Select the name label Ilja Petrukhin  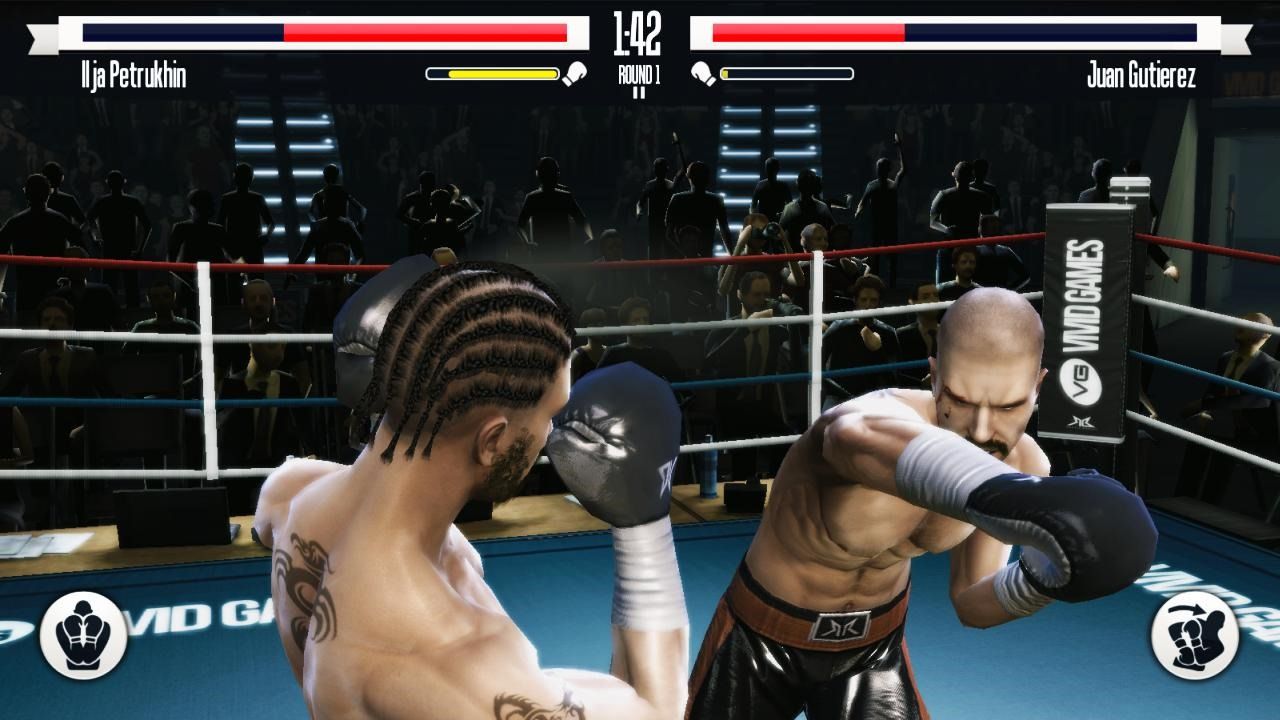pos(132,71)
